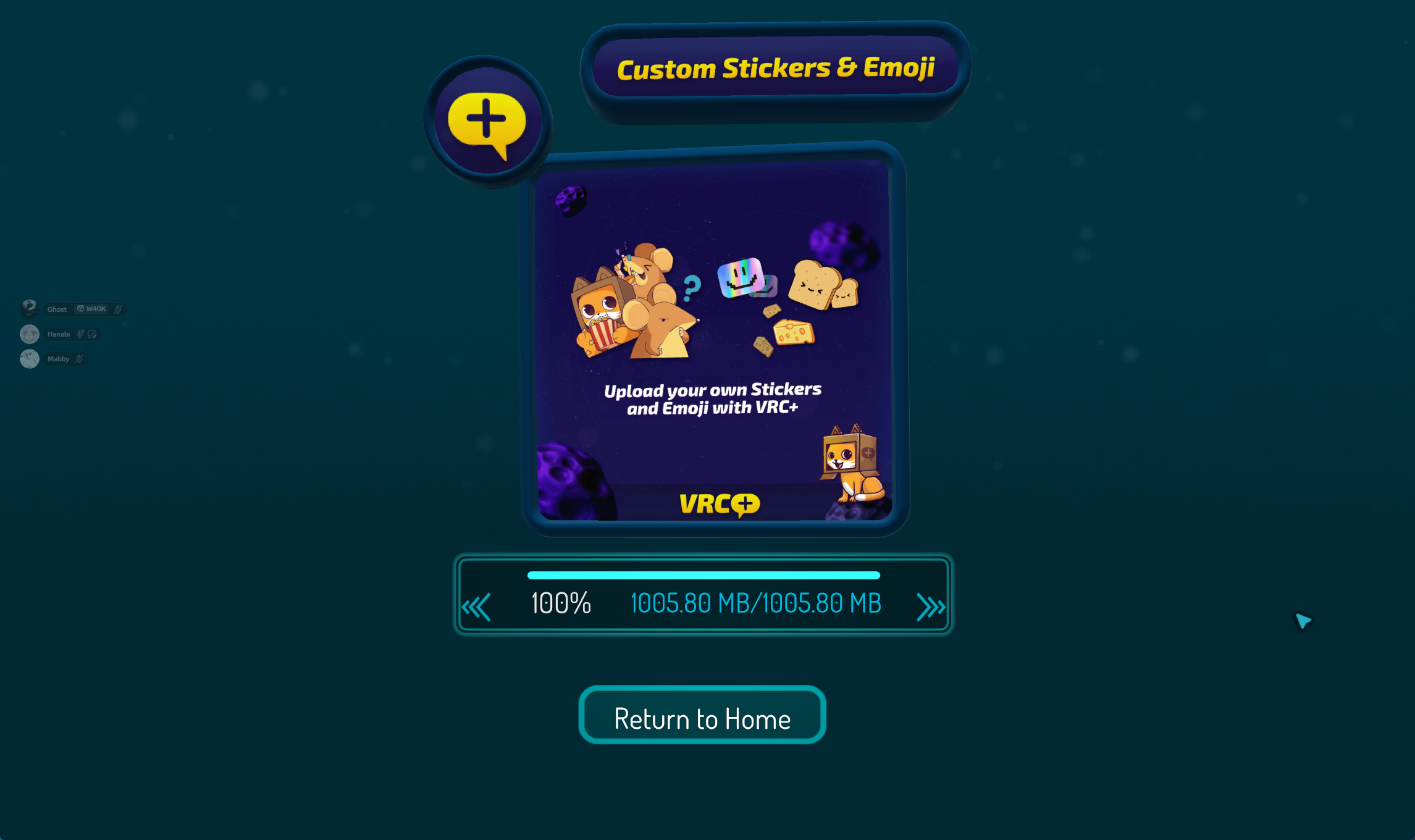Go to previous loading tip with left arrows
Screen dimensions: 1415x840
click(x=476, y=607)
